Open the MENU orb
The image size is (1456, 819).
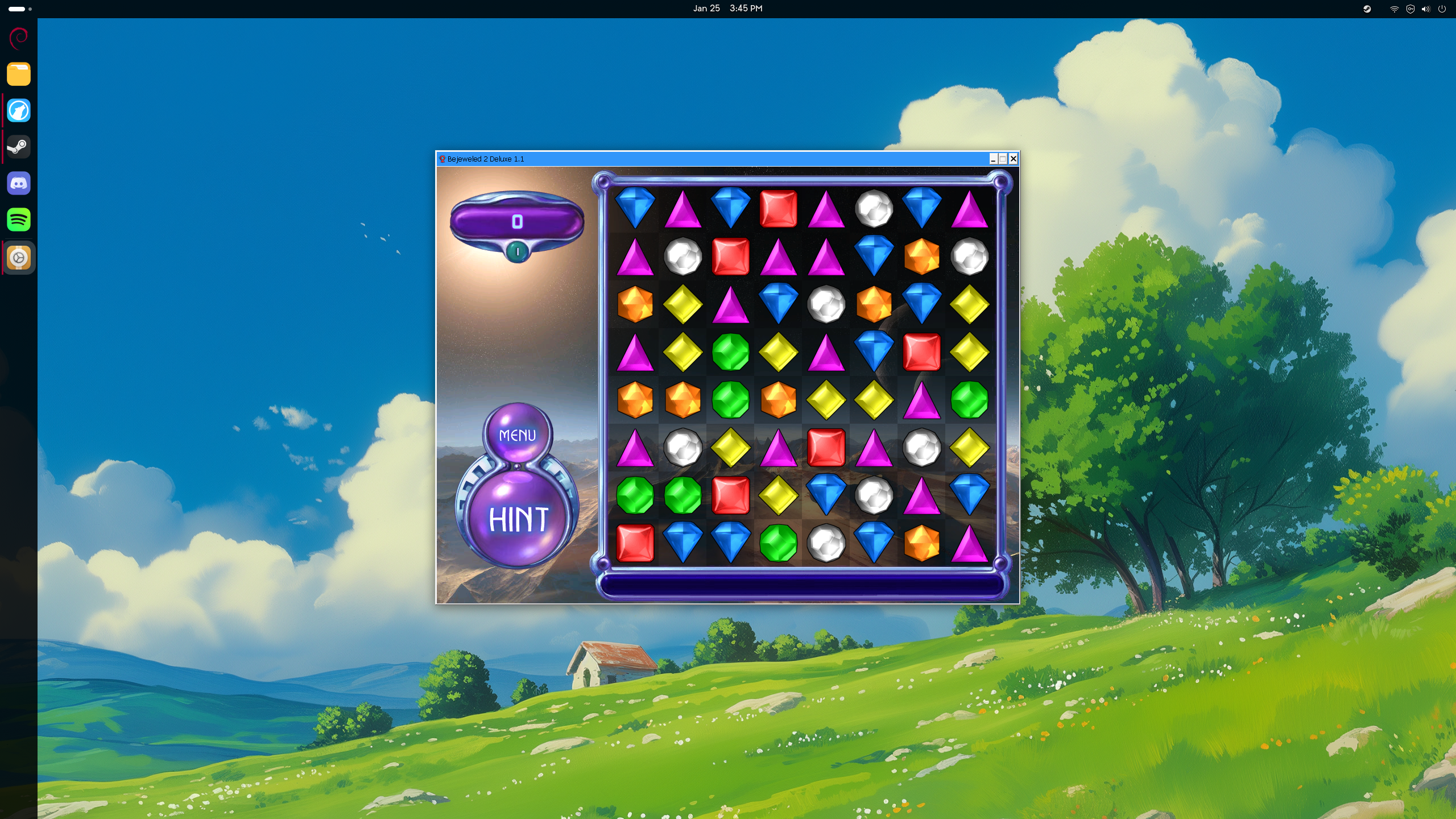coord(516,435)
